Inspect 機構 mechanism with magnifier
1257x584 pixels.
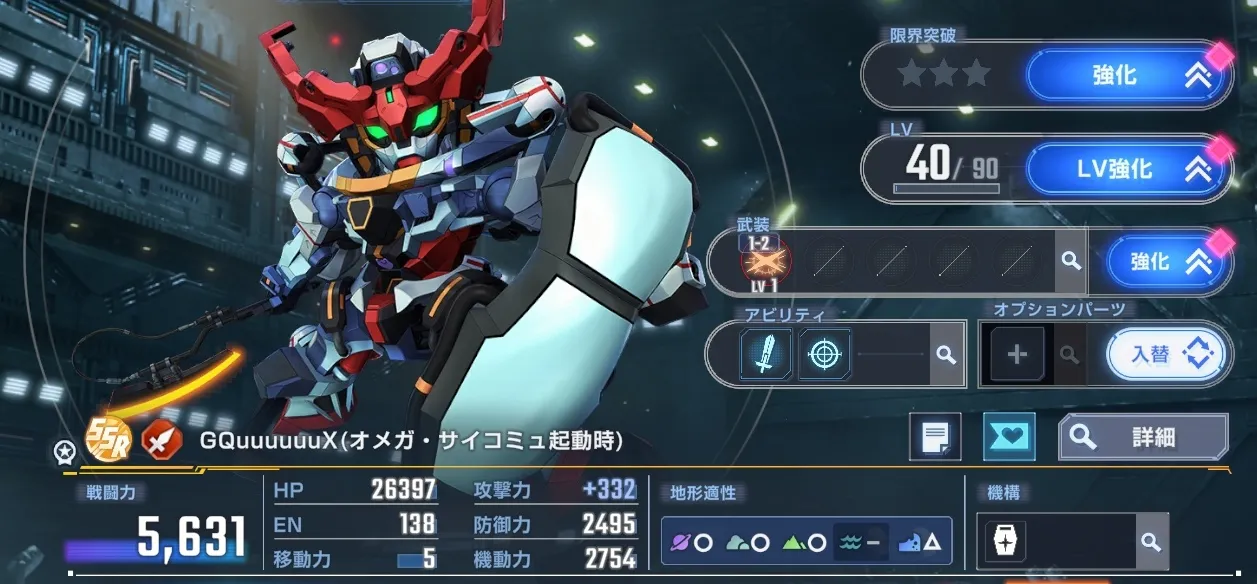[x=1151, y=542]
